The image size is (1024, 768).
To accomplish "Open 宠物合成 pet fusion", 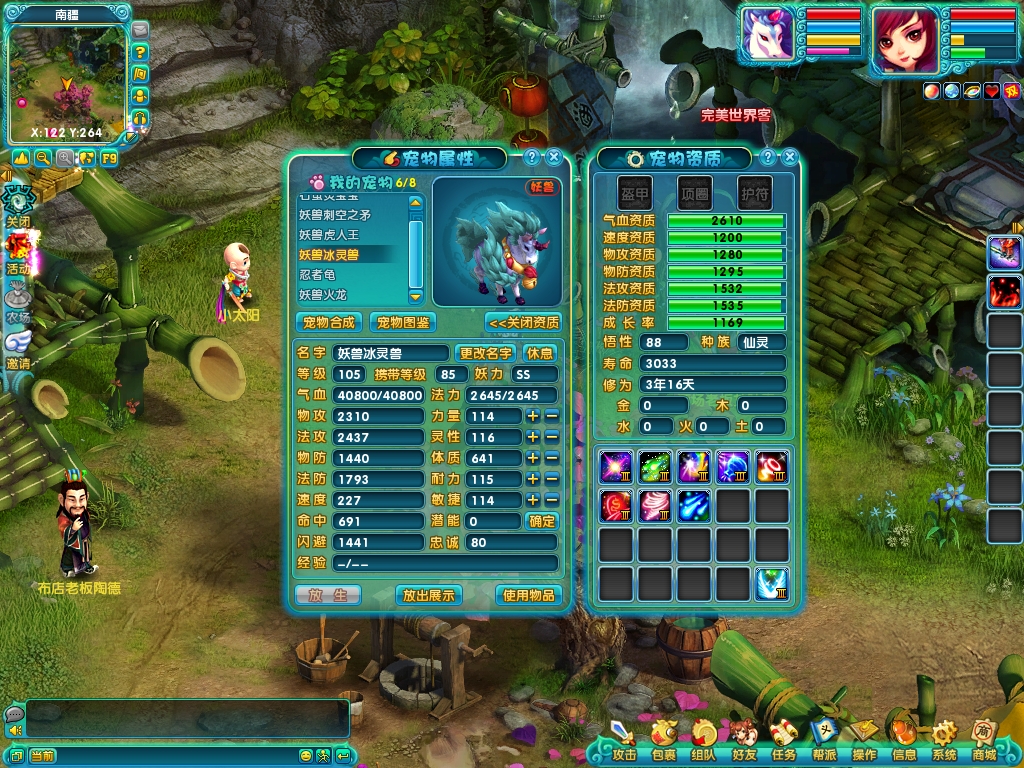I will click(x=329, y=322).
